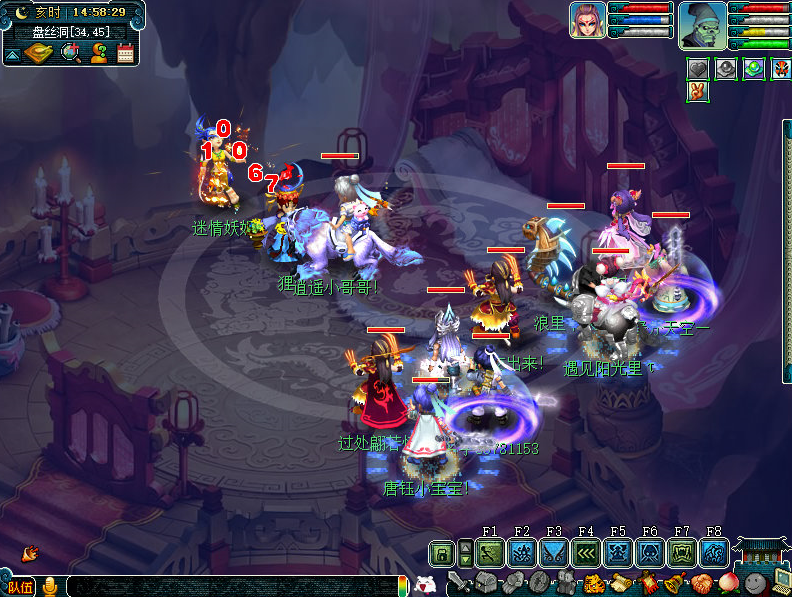Select the green orb buff icon

click(x=753, y=69)
